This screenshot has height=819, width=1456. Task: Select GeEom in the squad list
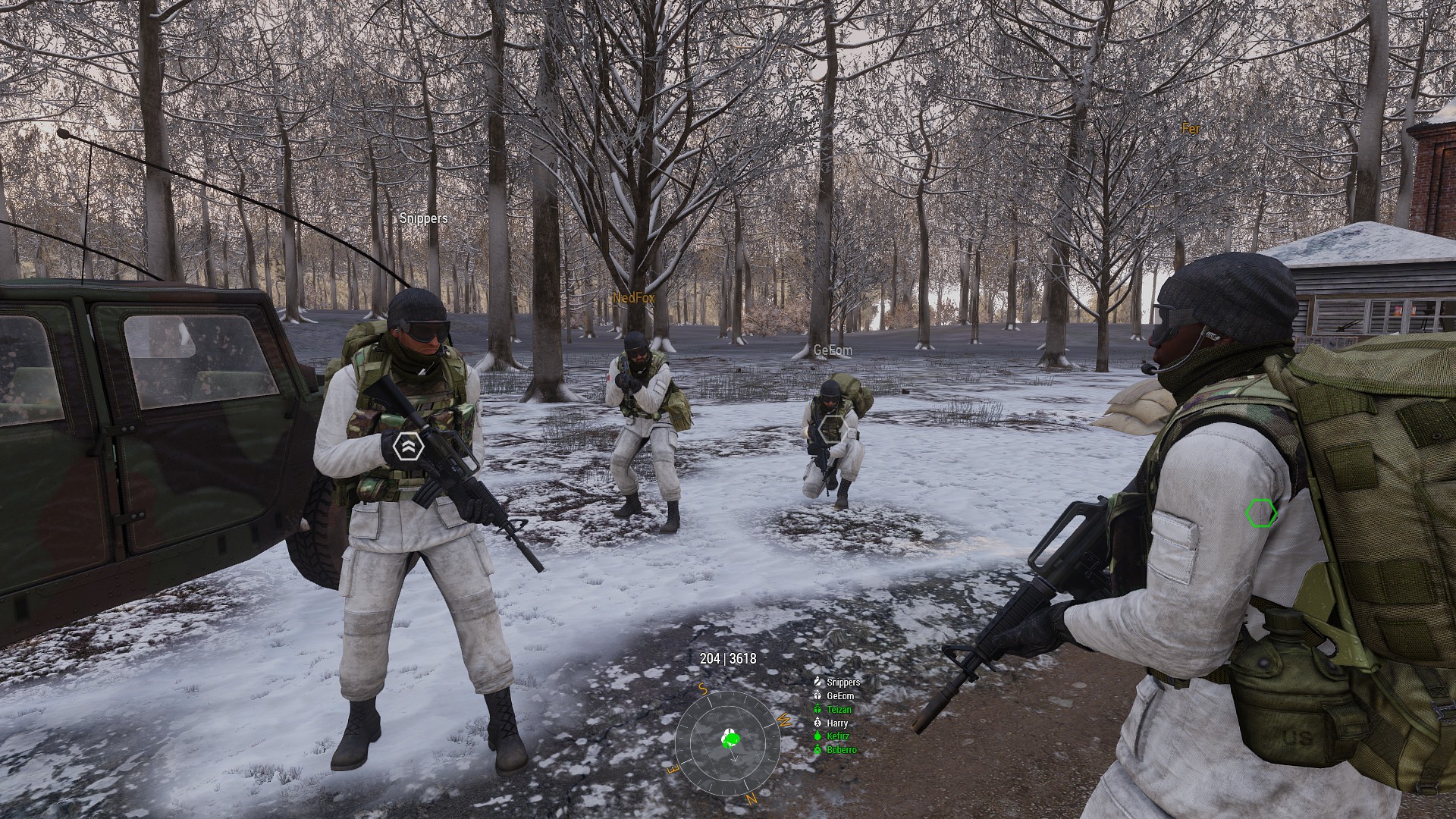[839, 696]
